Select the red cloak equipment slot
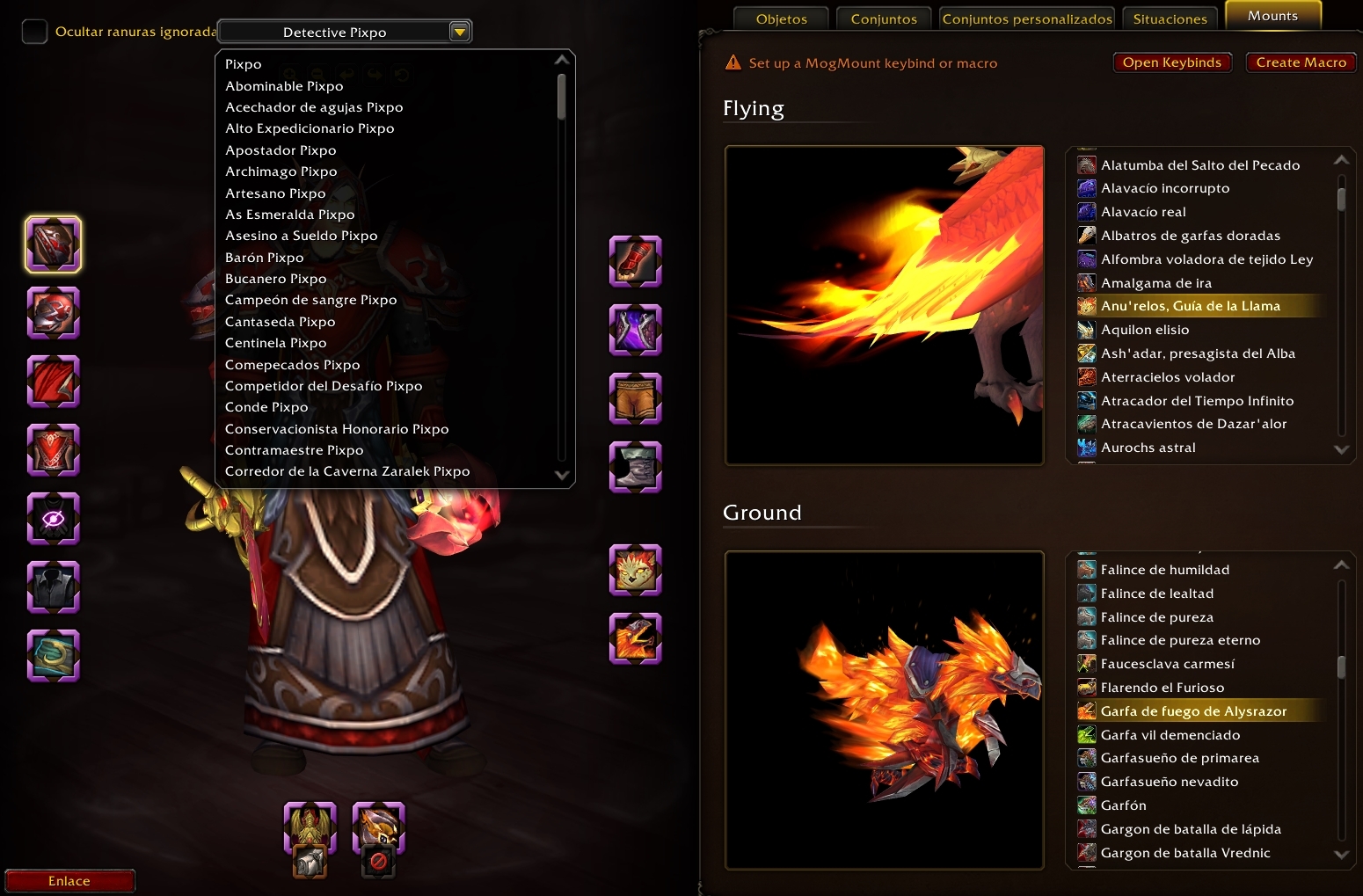 point(54,382)
